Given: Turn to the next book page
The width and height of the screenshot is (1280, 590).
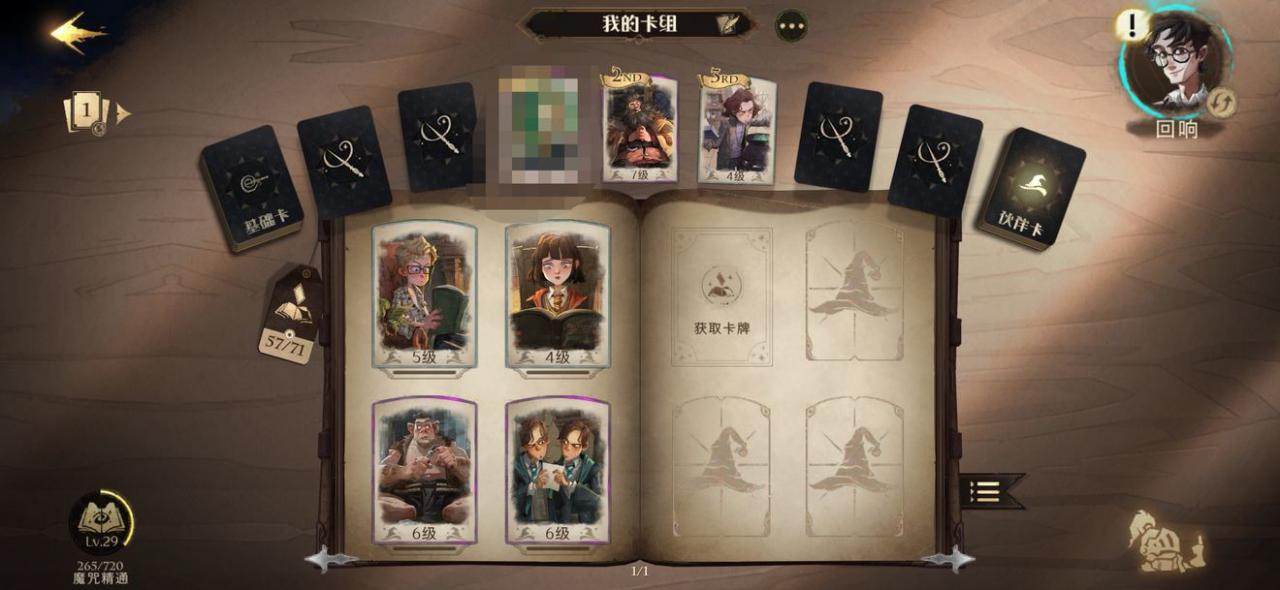Looking at the screenshot, I should 947,559.
